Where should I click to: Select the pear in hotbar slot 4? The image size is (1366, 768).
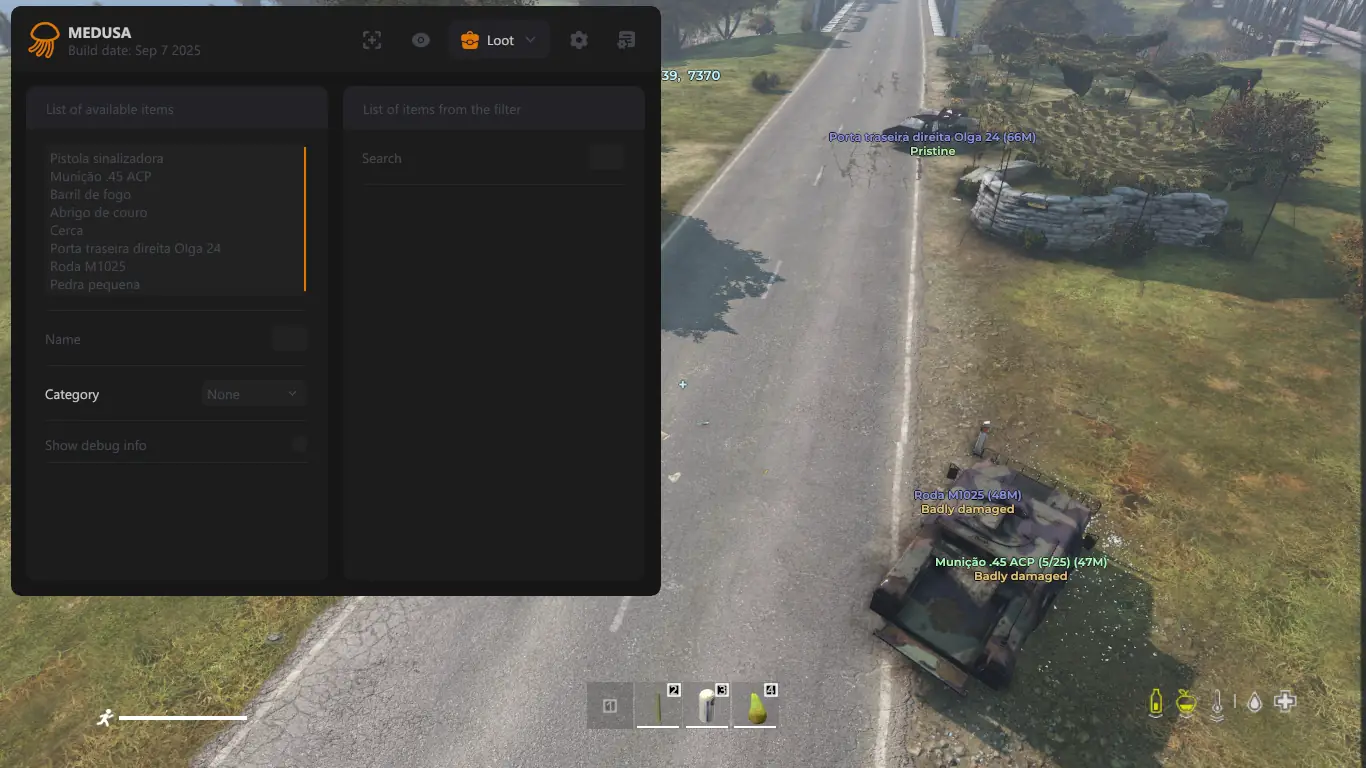757,707
